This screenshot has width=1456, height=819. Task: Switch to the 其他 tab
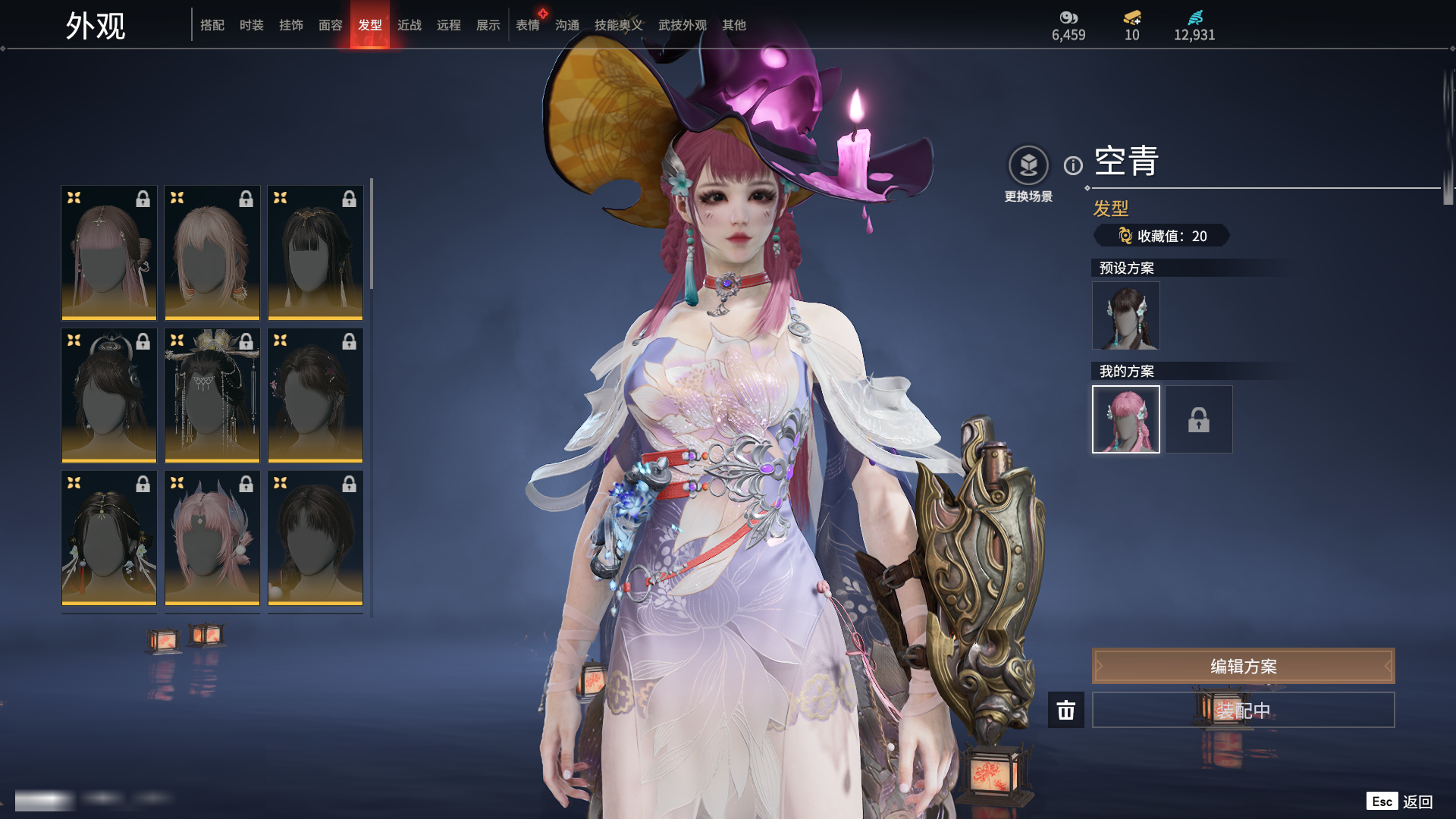click(734, 25)
